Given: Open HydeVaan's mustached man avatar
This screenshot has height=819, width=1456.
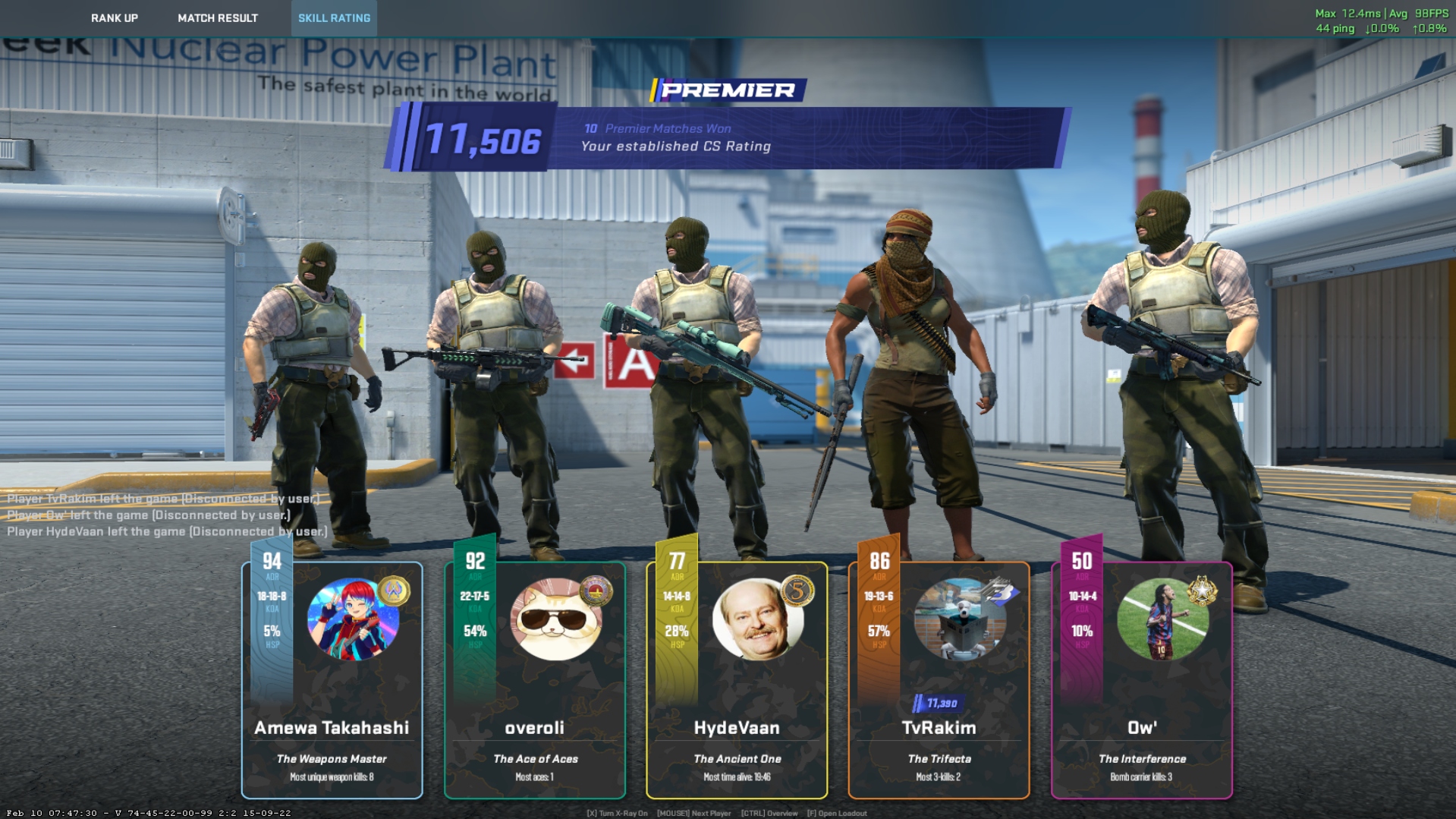Looking at the screenshot, I should point(757,619).
